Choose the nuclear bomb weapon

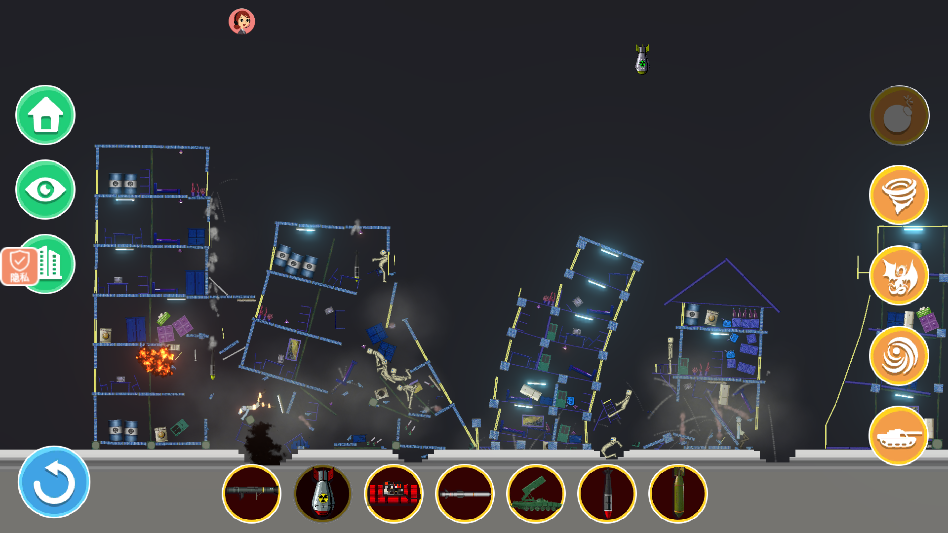322,493
